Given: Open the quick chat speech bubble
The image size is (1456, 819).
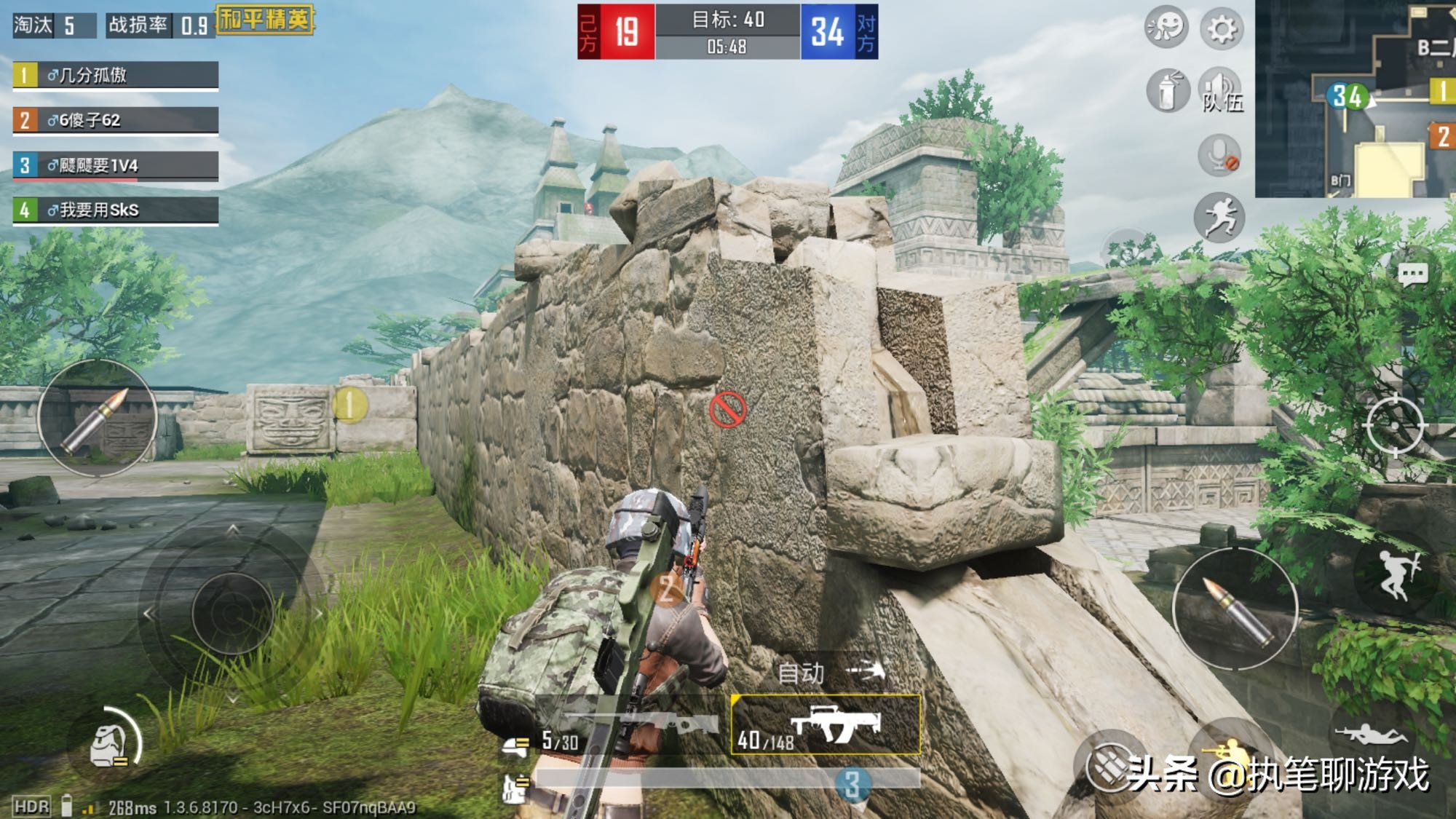Looking at the screenshot, I should coord(1413,274).
